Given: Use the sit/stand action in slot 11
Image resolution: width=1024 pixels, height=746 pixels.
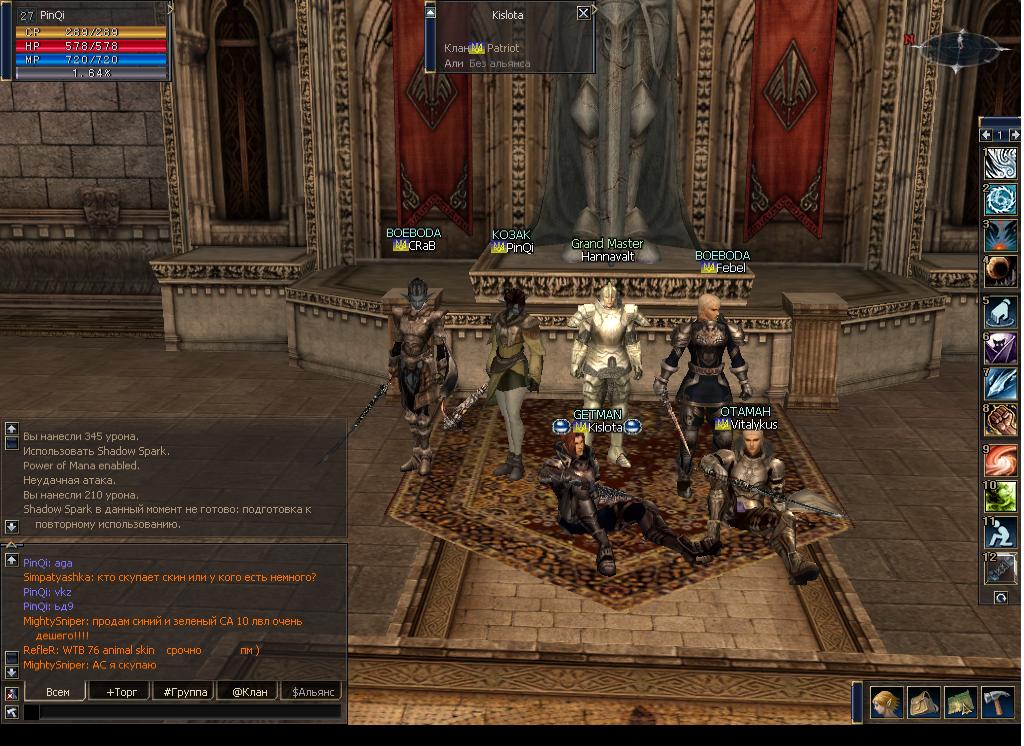Looking at the screenshot, I should 1000,533.
